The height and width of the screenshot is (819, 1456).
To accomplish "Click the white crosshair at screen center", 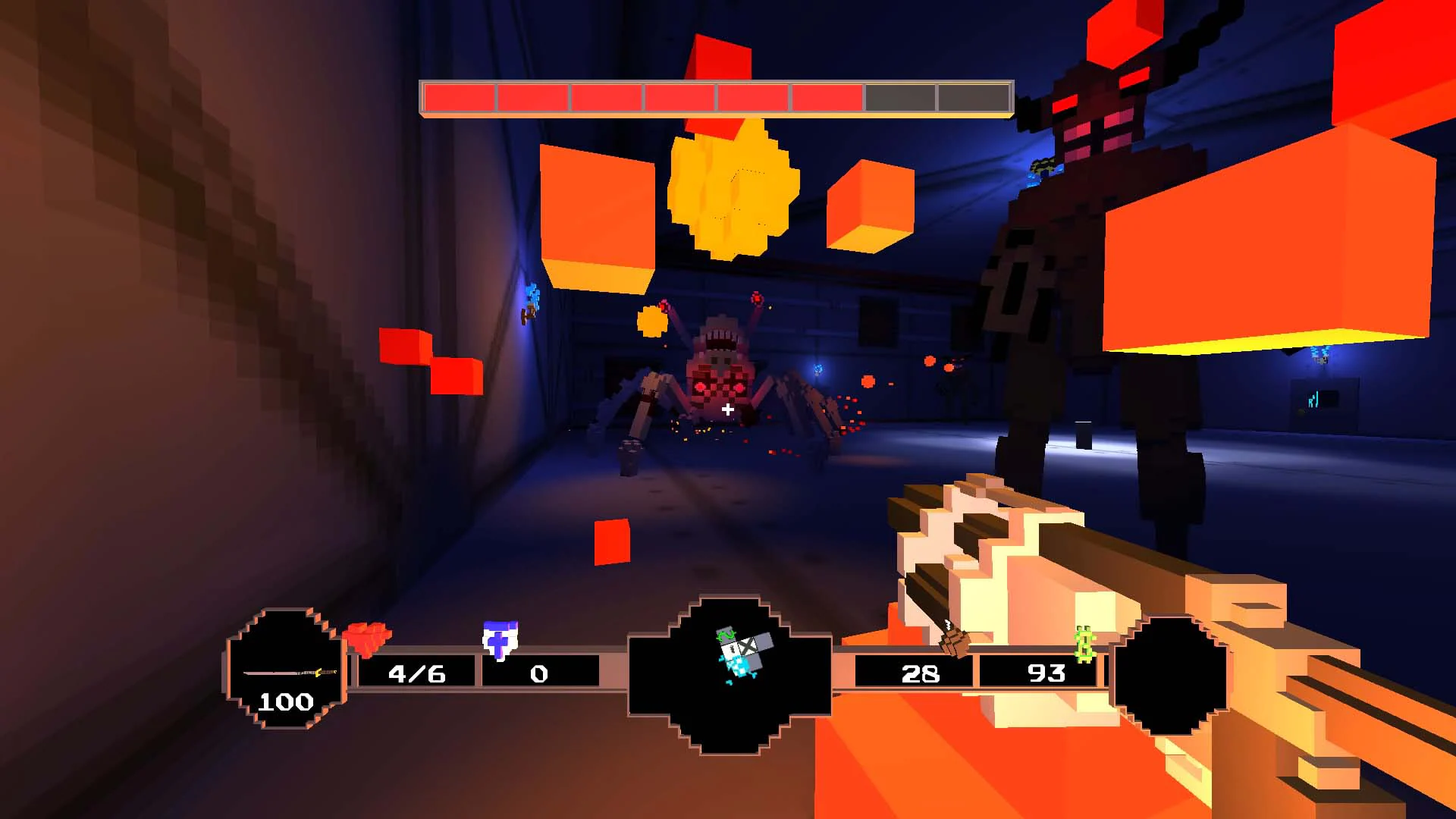I will 727,409.
